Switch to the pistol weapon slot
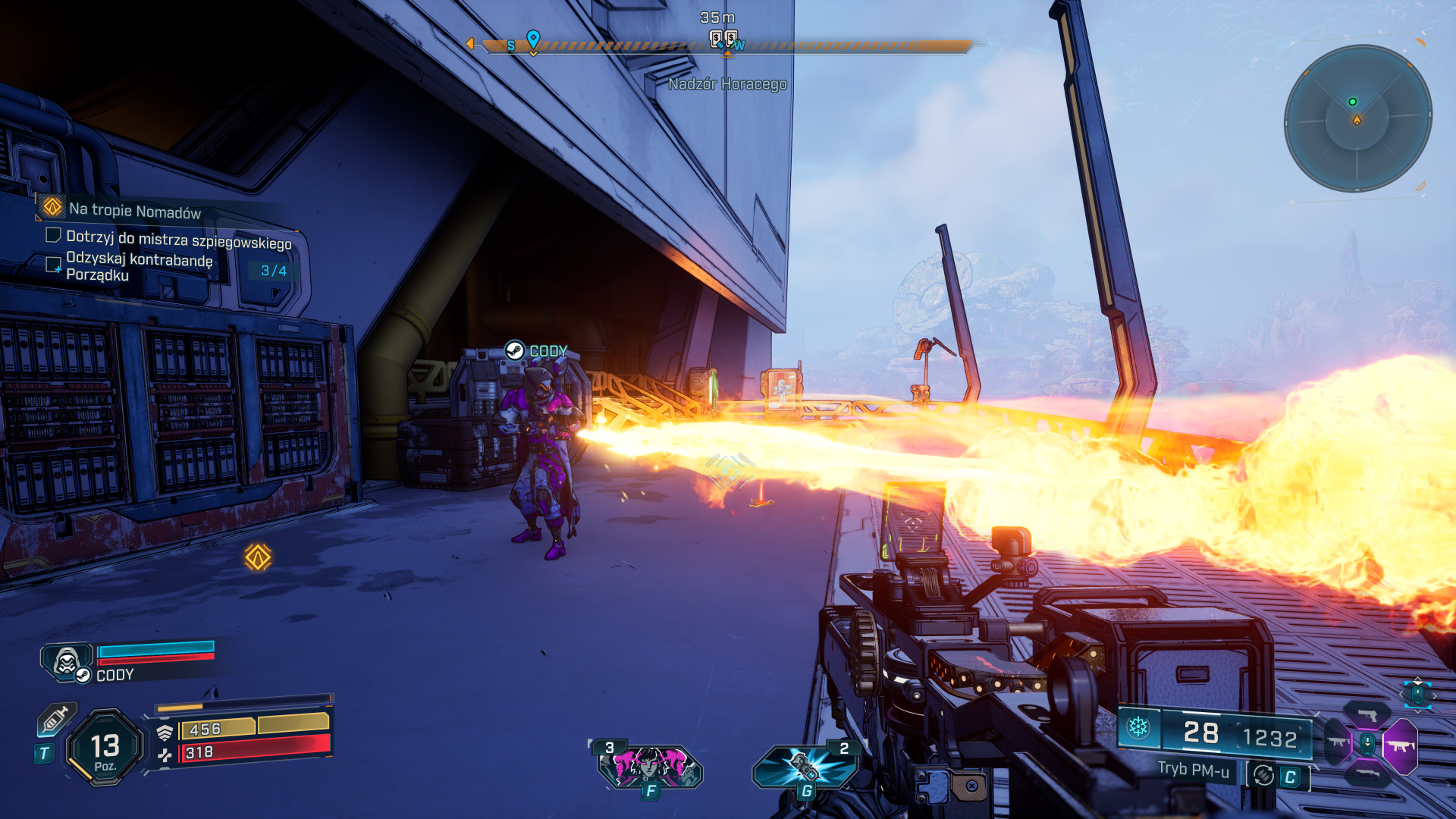This screenshot has height=819, width=1456. coord(1367,714)
